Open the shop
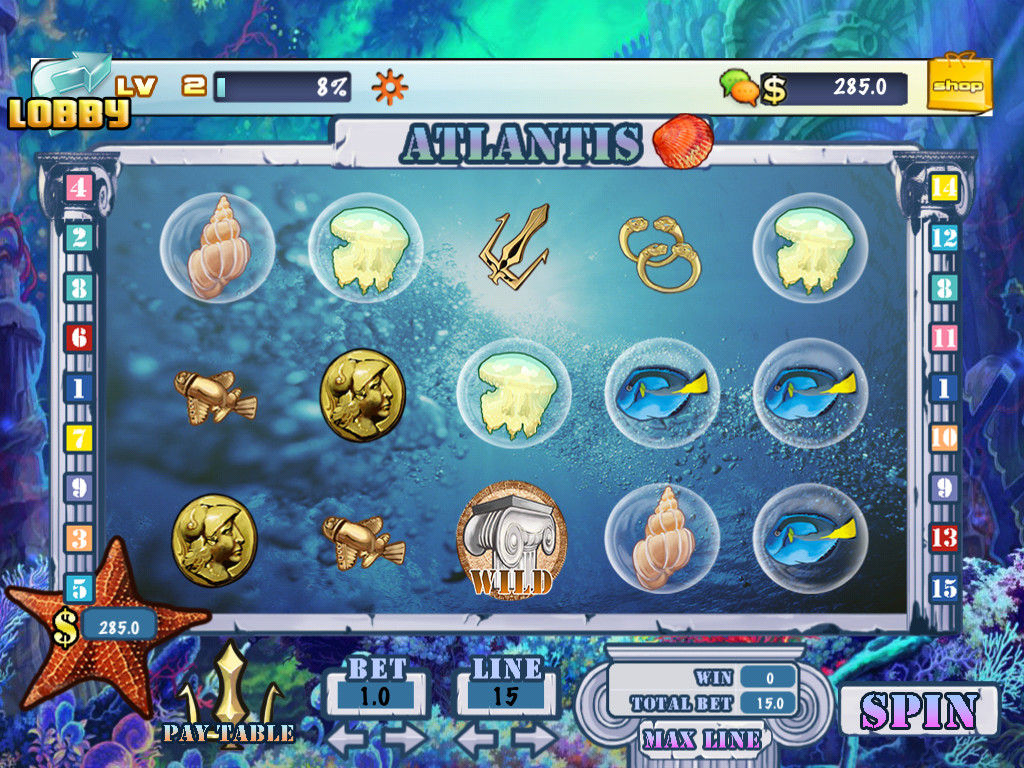This screenshot has width=1024, height=768. point(959,86)
